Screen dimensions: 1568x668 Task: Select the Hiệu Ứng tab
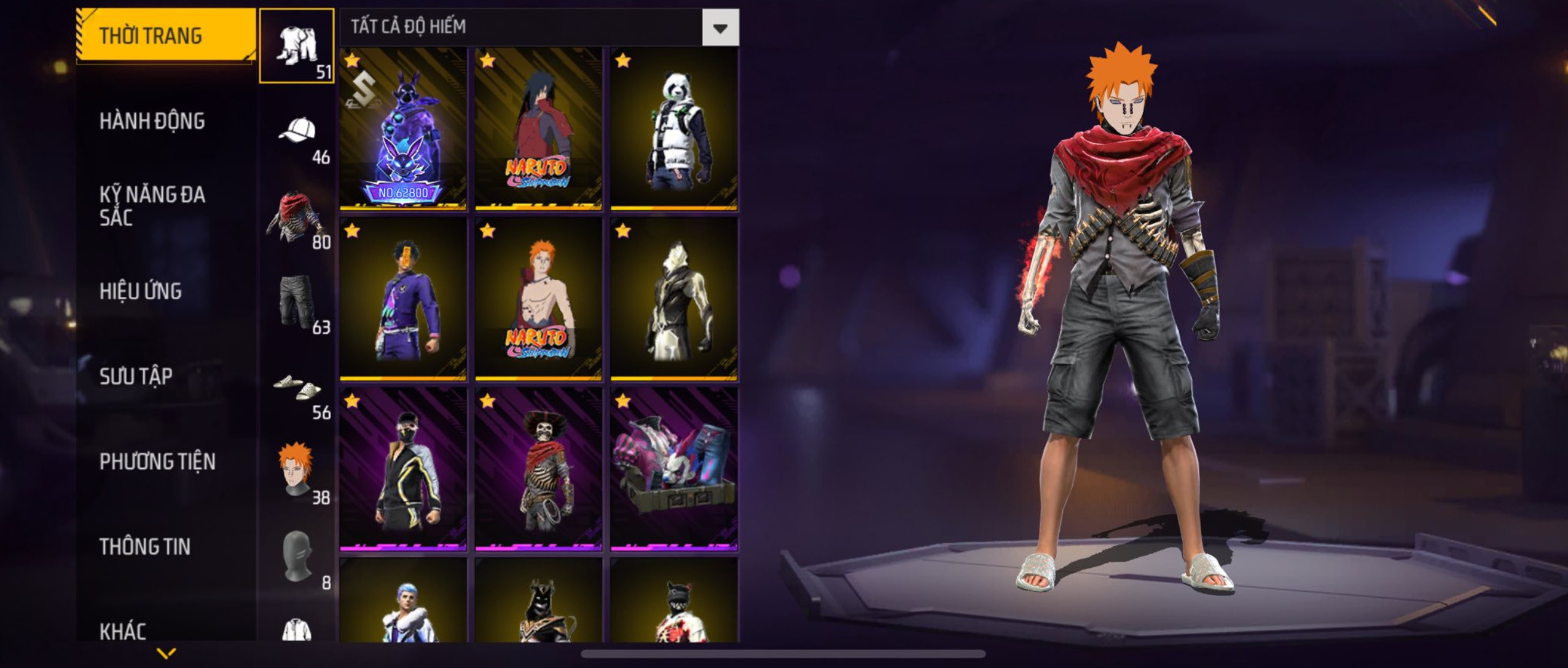pos(141,291)
